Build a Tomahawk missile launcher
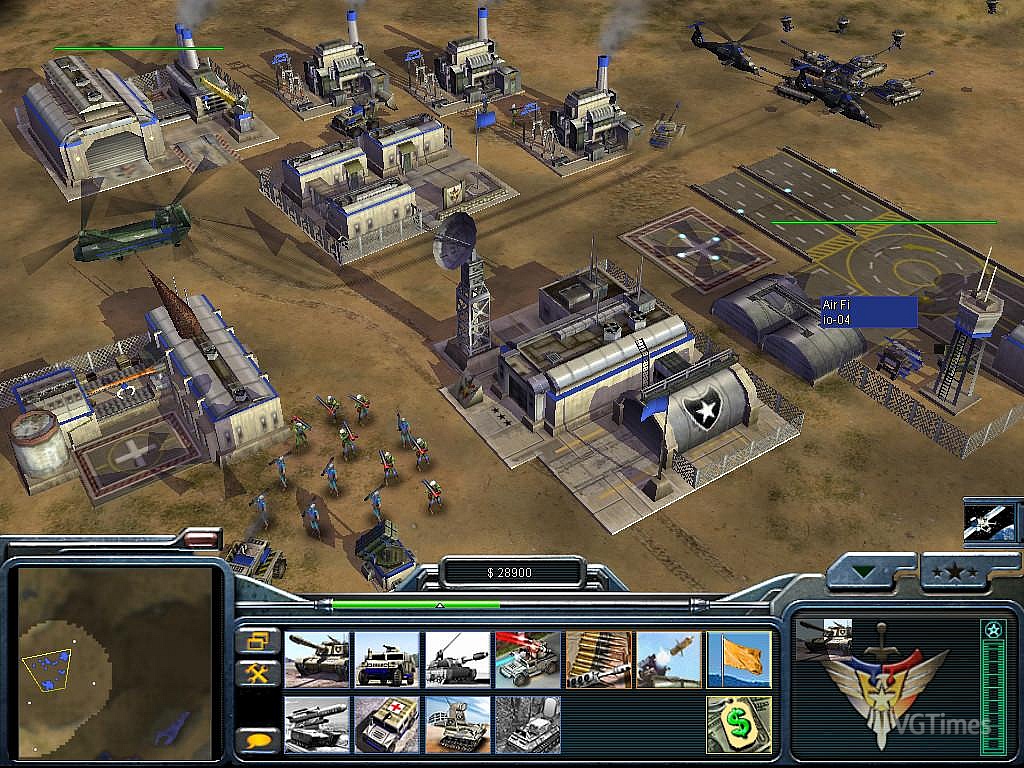This screenshot has width=1024, height=768. (x=317, y=724)
